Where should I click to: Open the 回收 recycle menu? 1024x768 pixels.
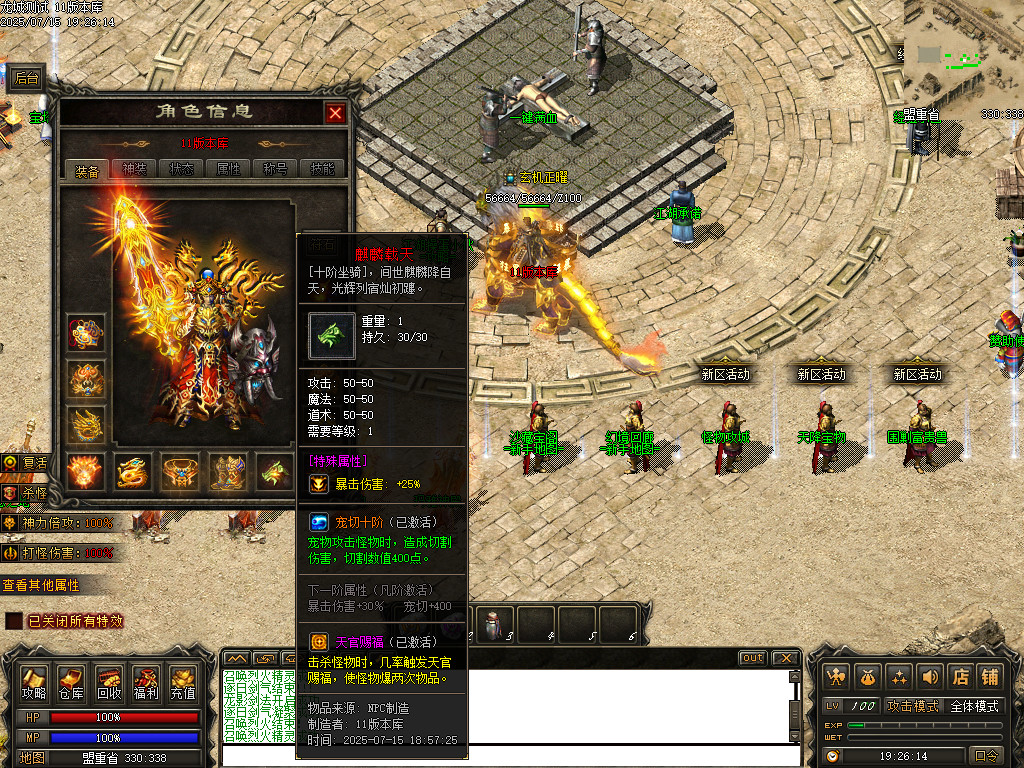click(109, 683)
